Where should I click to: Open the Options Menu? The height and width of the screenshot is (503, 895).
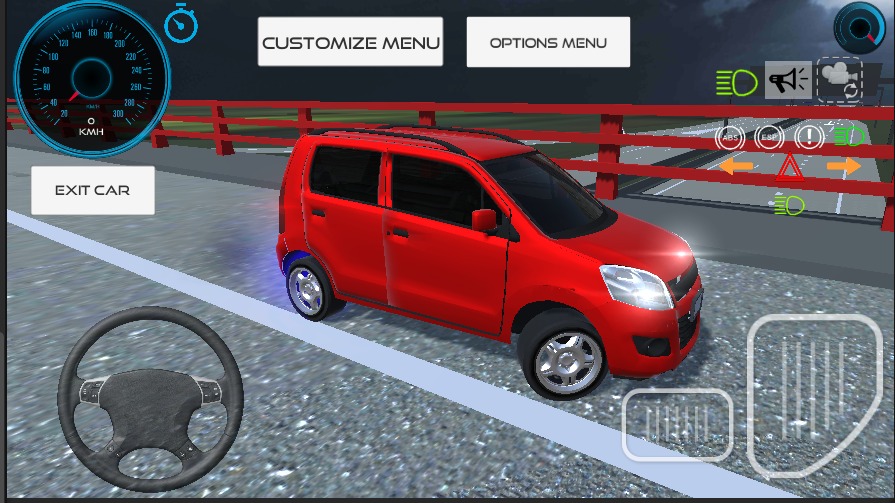tap(548, 42)
